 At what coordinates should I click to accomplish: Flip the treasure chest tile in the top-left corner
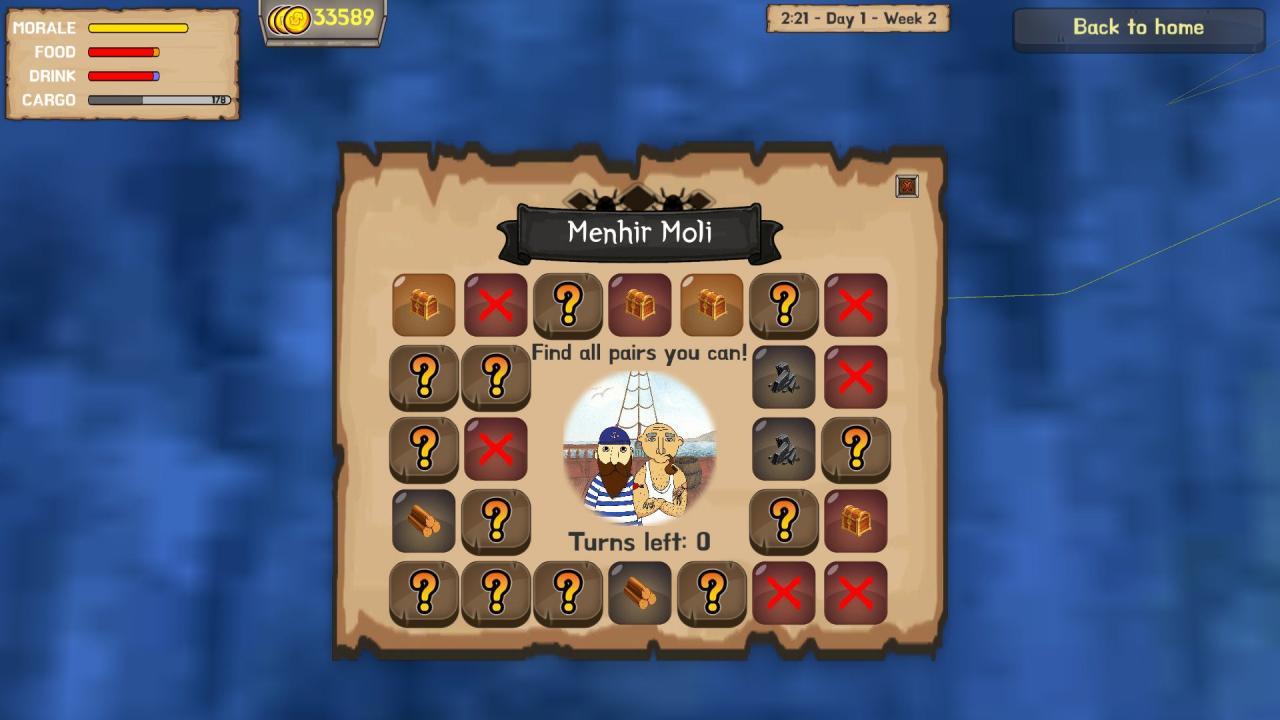click(x=424, y=304)
